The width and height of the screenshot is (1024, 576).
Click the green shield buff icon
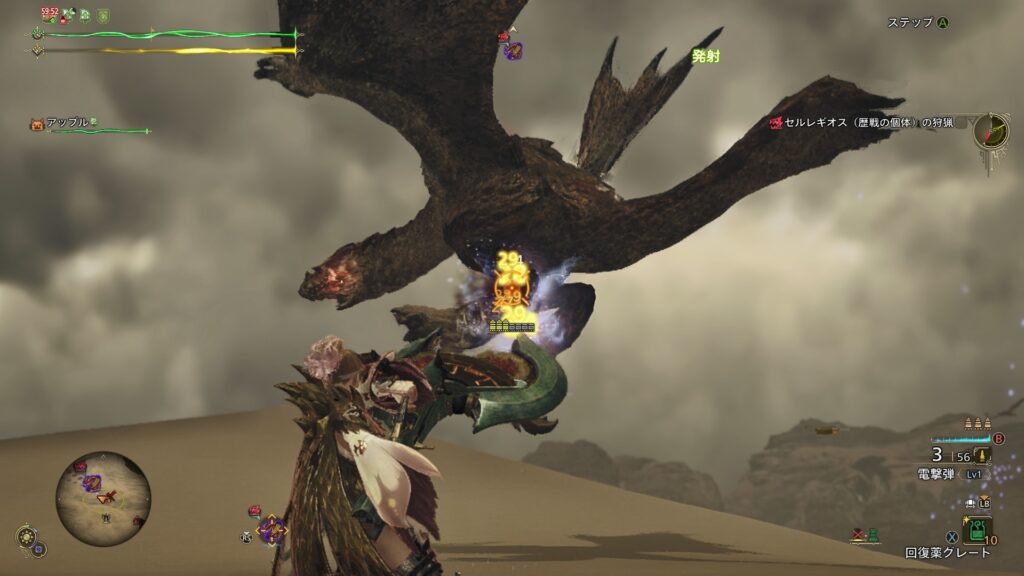pos(103,15)
